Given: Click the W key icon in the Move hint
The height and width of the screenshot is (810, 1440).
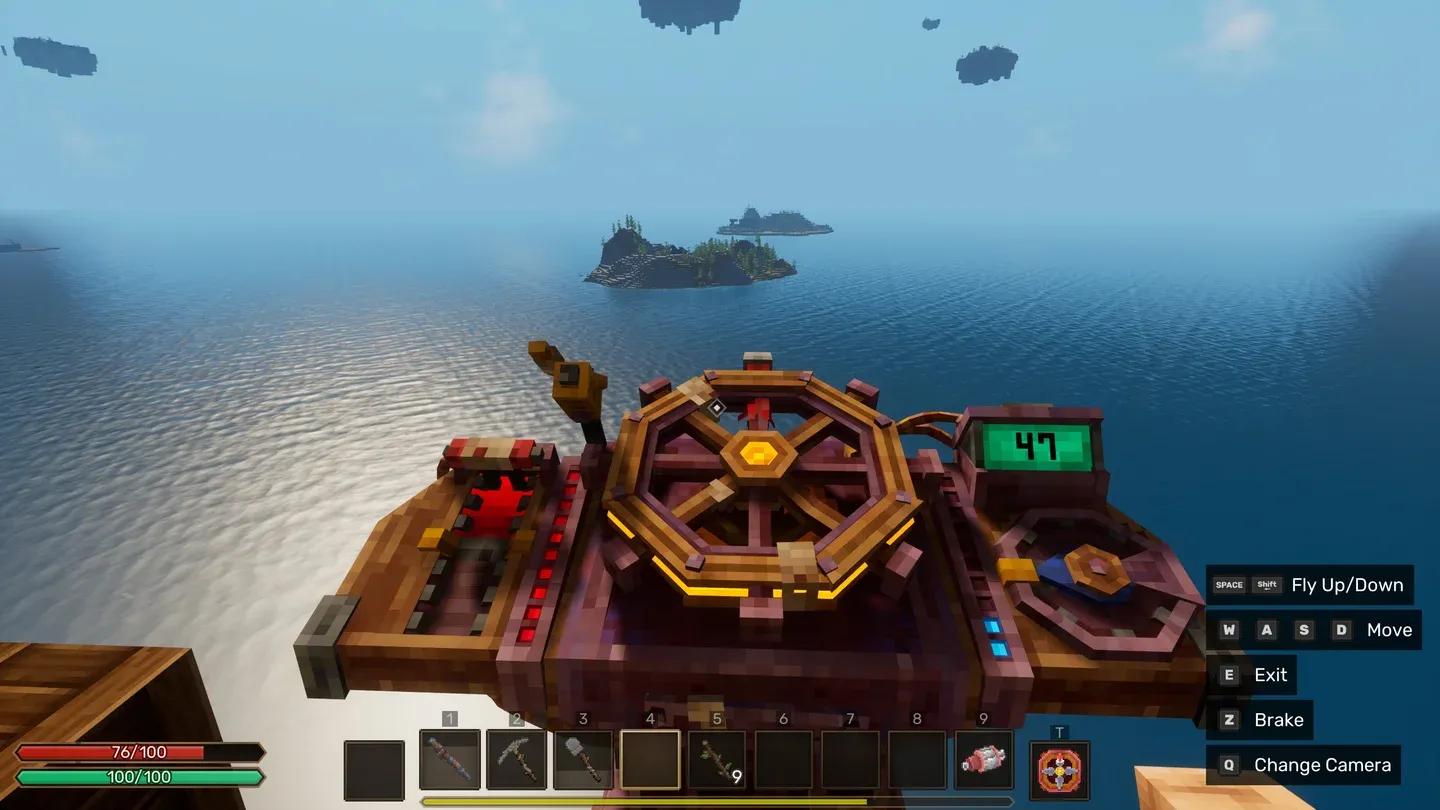Looking at the screenshot, I should 1227,629.
